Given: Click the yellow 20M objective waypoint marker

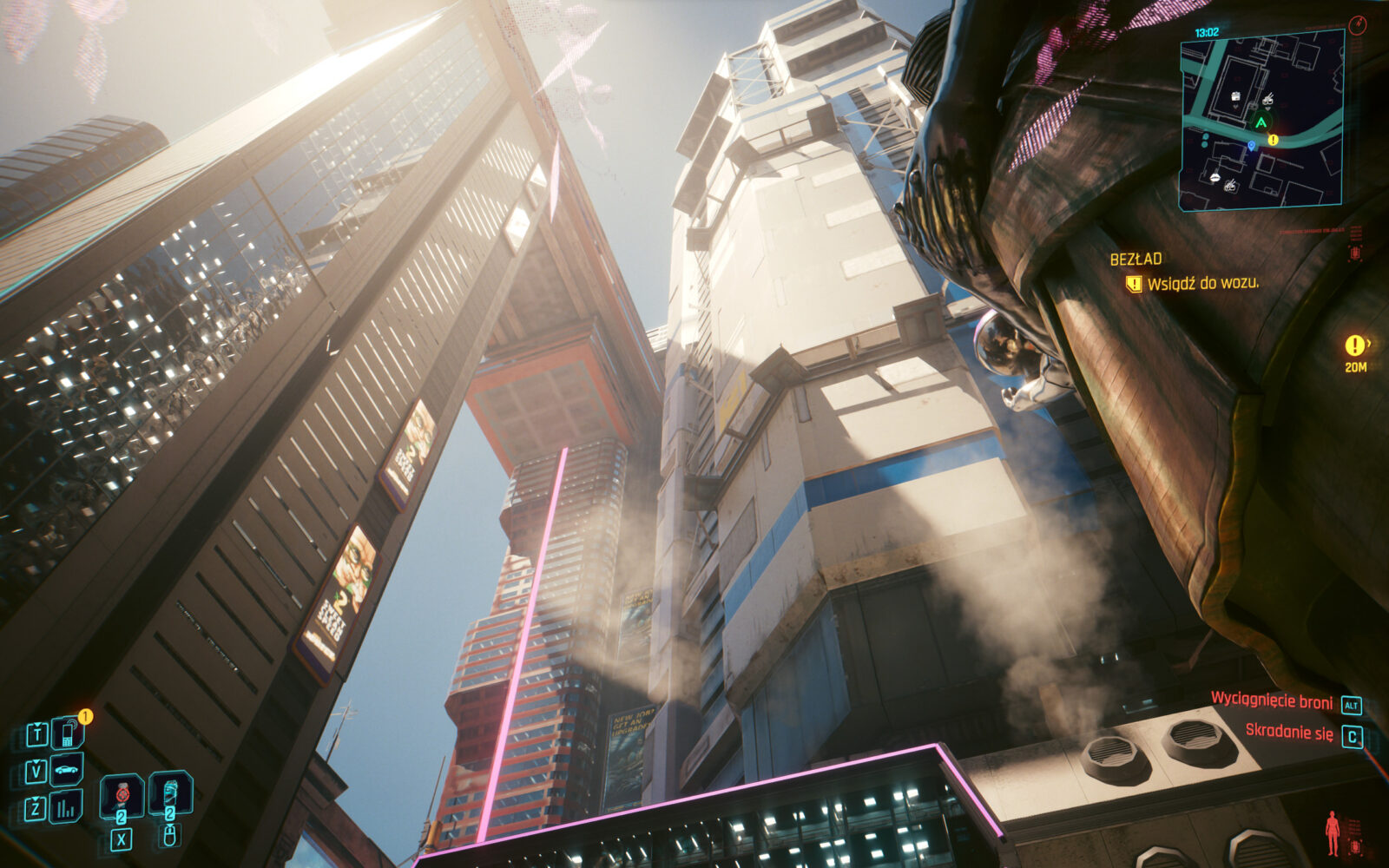Looking at the screenshot, I should [x=1354, y=346].
